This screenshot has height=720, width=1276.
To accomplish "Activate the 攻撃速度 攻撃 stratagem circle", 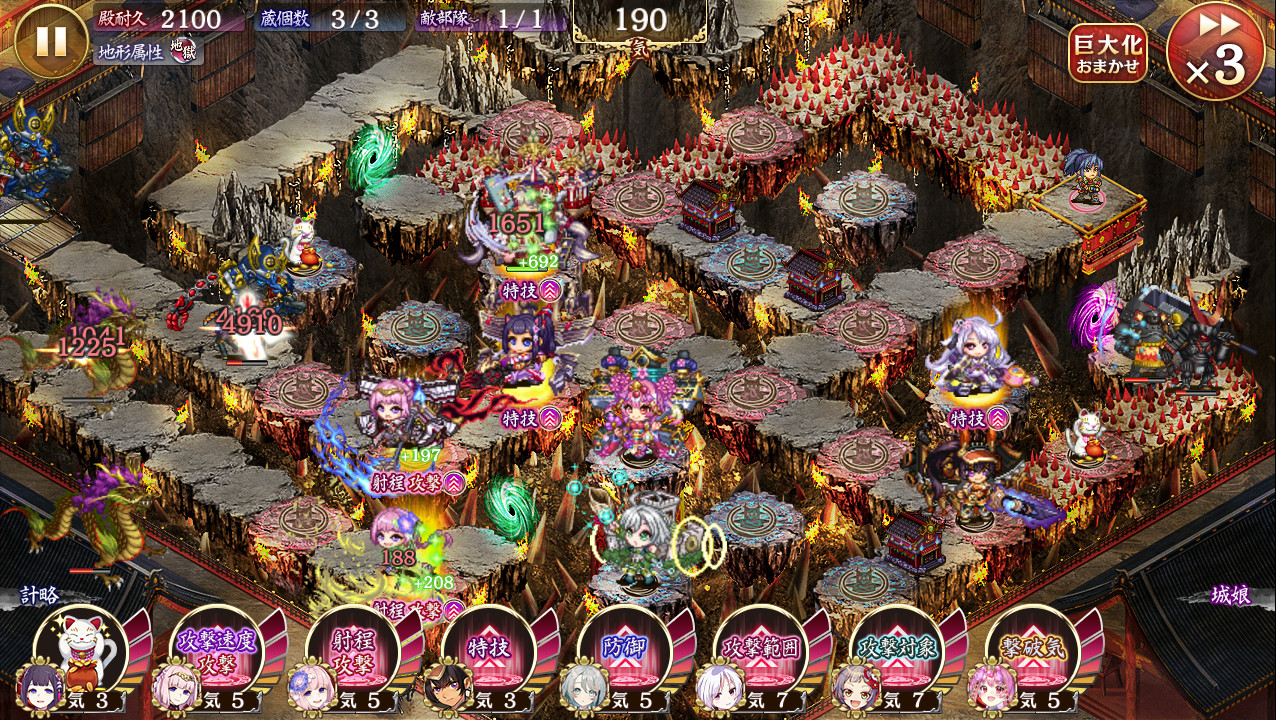I will pos(217,649).
